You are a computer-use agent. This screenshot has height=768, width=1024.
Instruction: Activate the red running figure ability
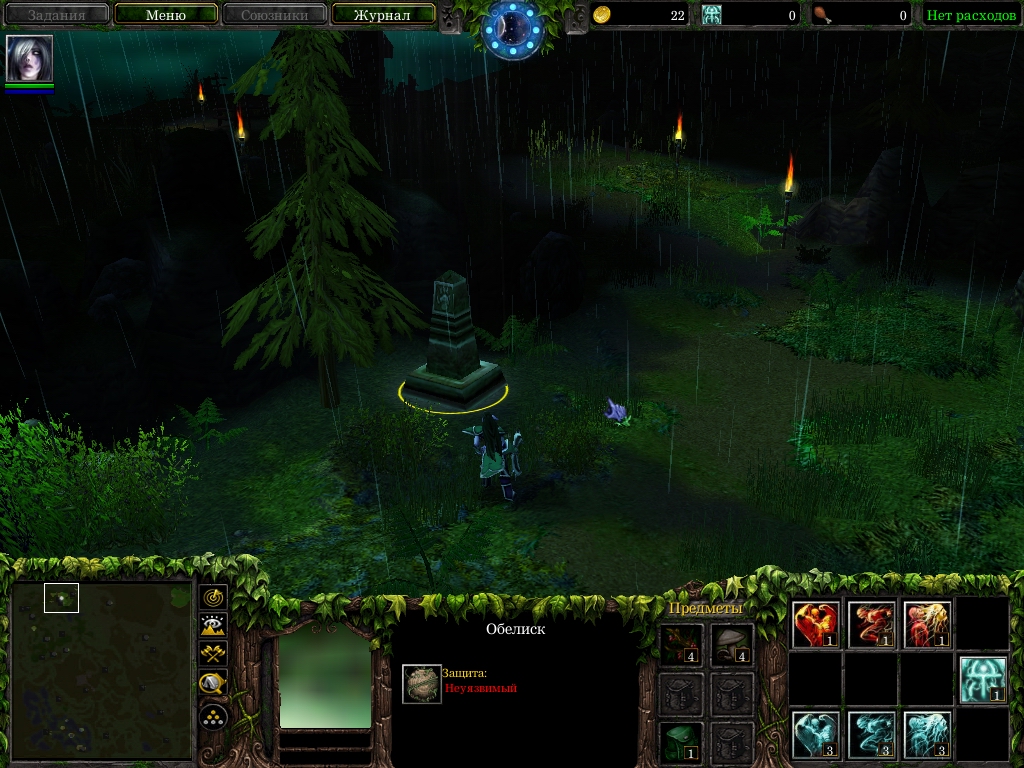871,625
